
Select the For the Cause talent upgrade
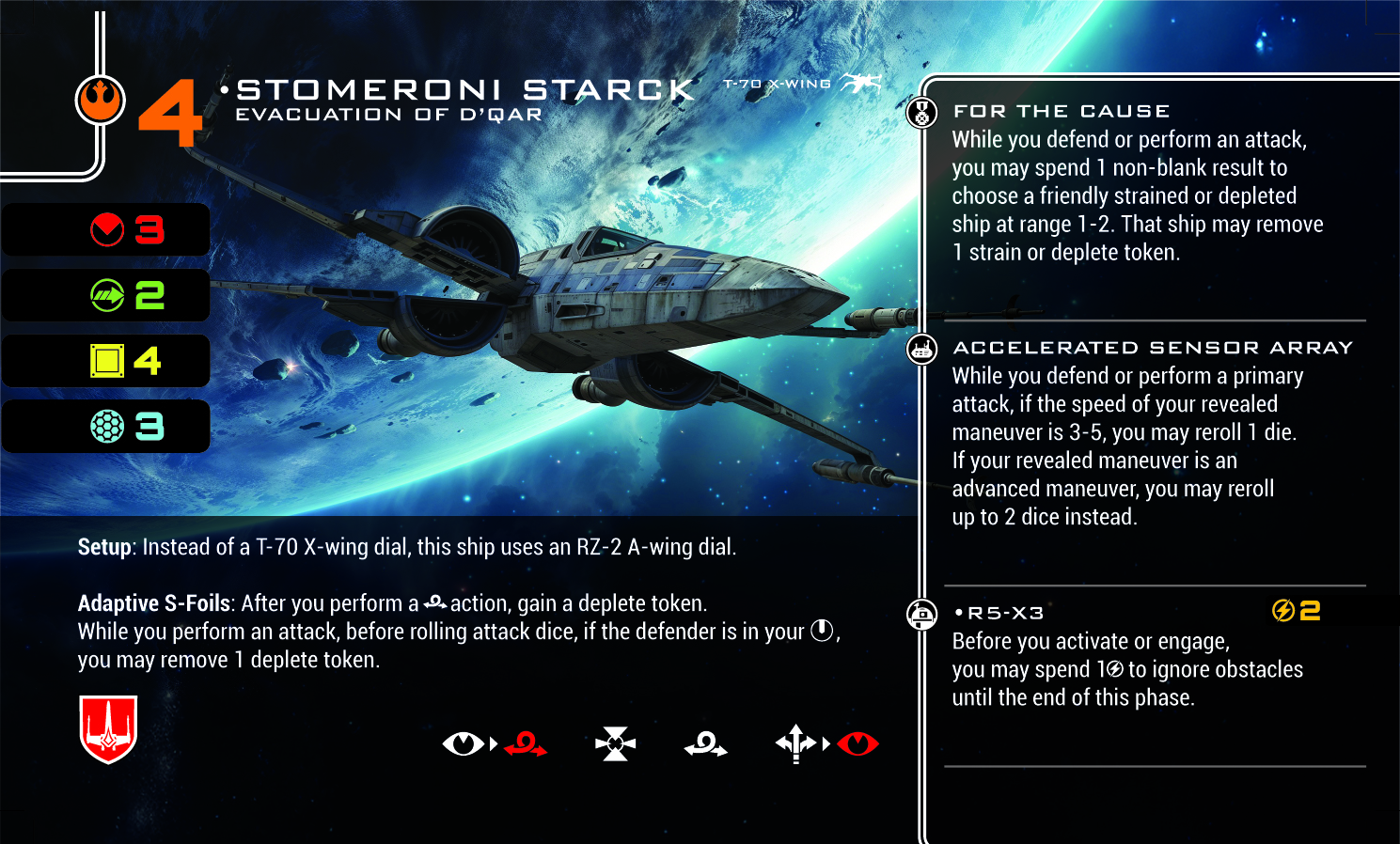(x=1062, y=112)
